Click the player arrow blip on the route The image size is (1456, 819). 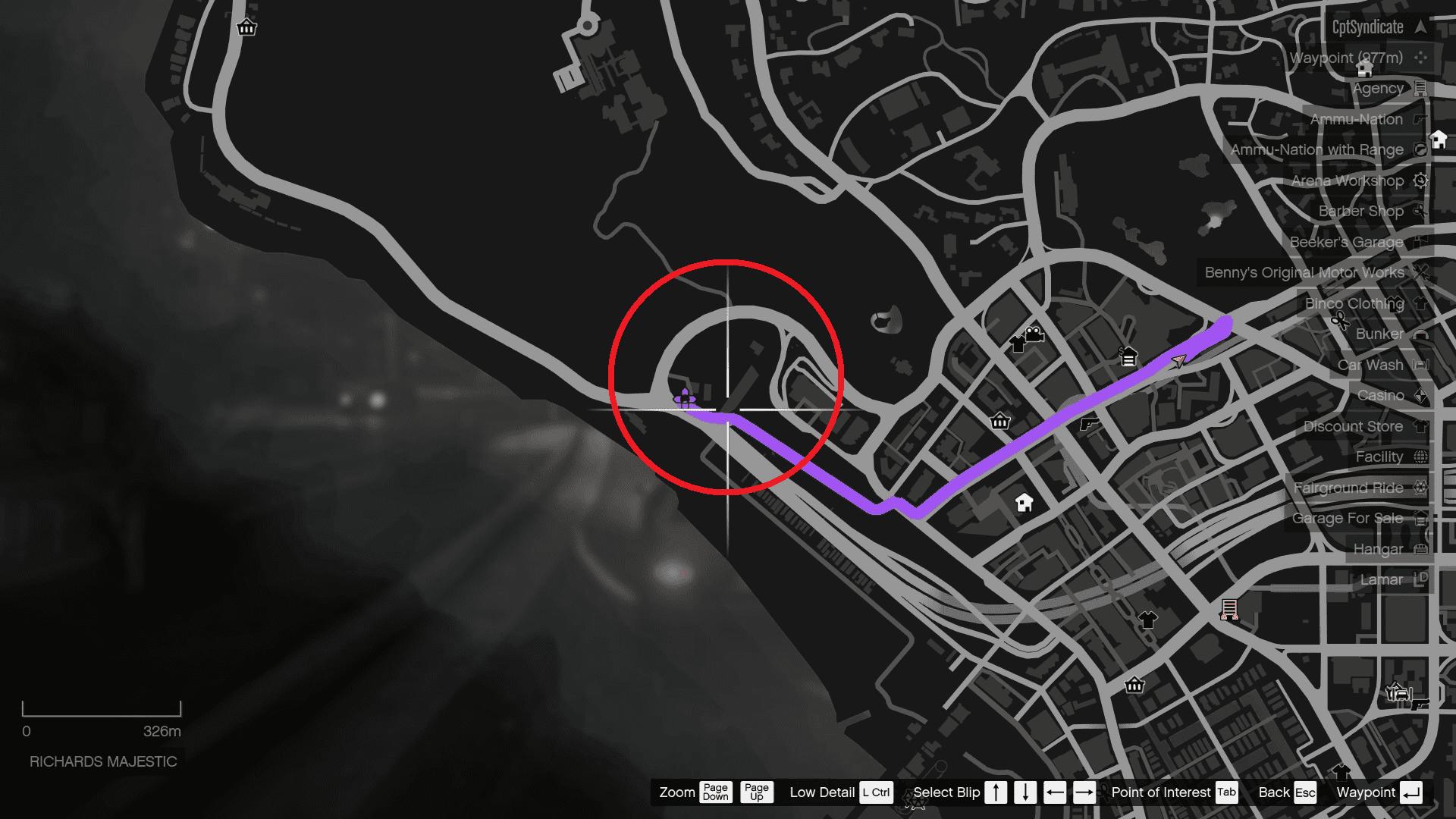click(1178, 361)
